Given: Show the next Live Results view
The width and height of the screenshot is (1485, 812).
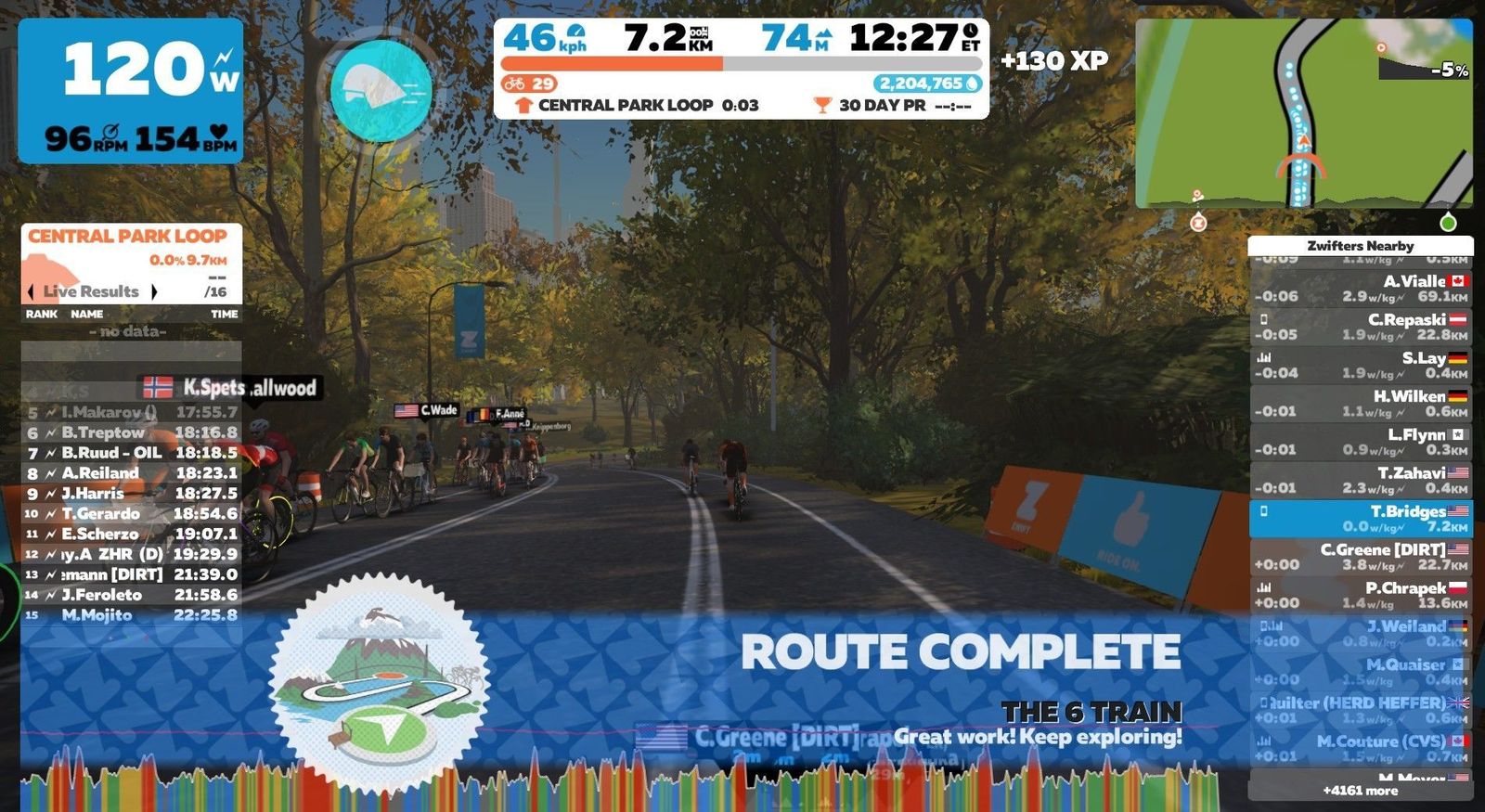Looking at the screenshot, I should pyautogui.click(x=154, y=291).
